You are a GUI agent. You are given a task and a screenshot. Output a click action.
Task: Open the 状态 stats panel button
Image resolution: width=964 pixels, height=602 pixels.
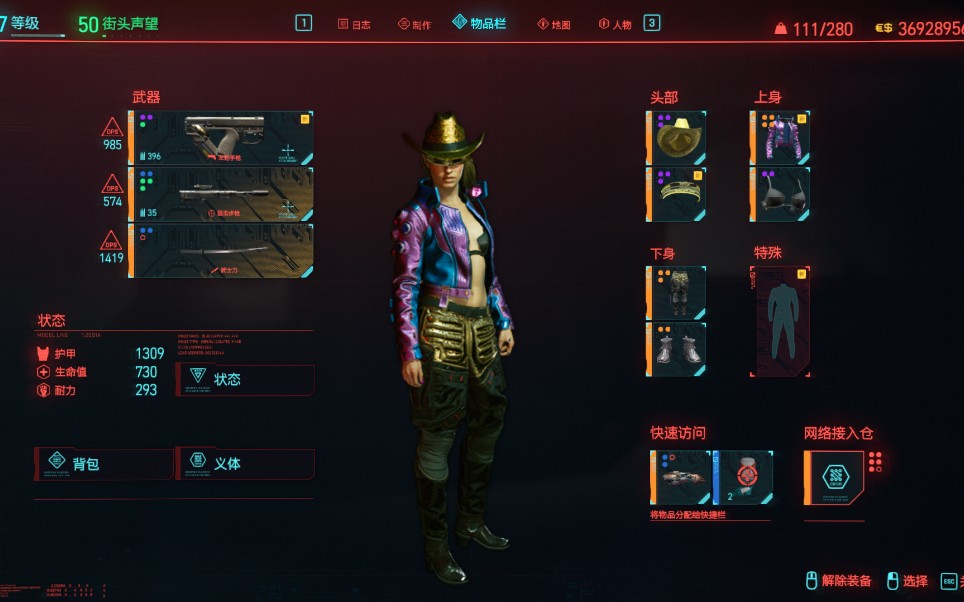[245, 380]
